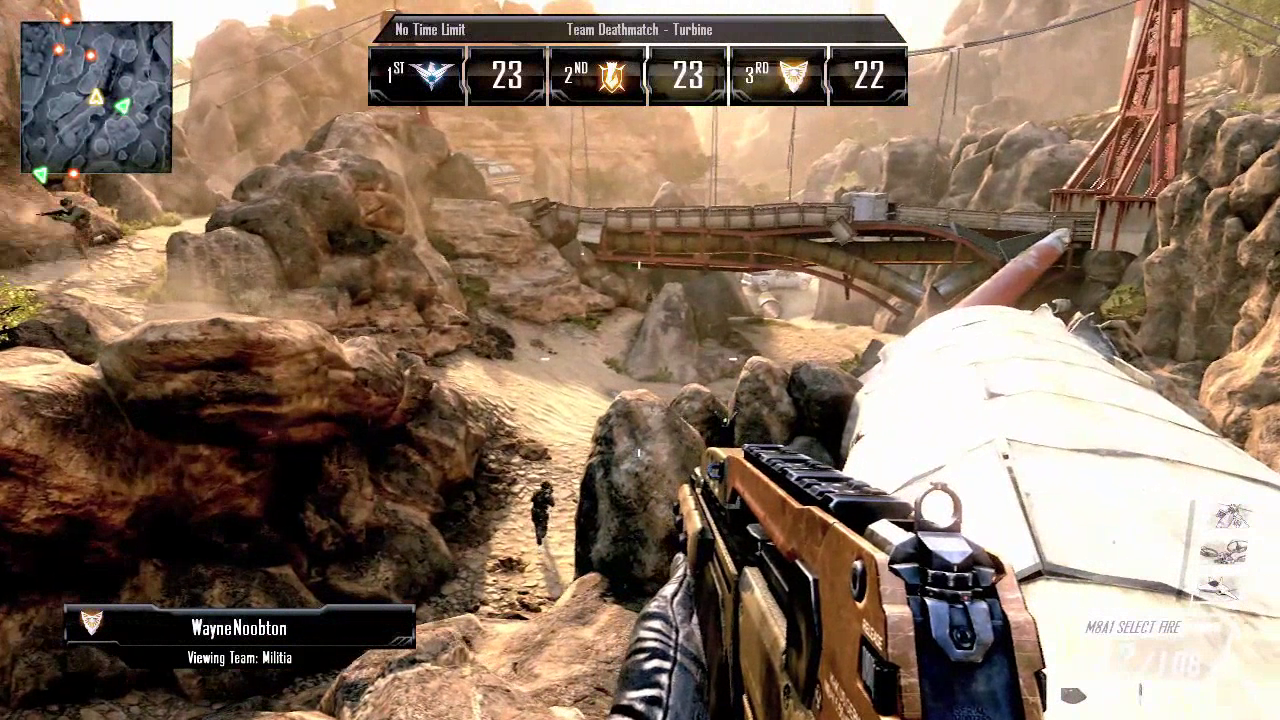Activate the quad-rotor drone scorestreak icon
Image resolution: width=1280 pixels, height=720 pixels.
click(1223, 551)
